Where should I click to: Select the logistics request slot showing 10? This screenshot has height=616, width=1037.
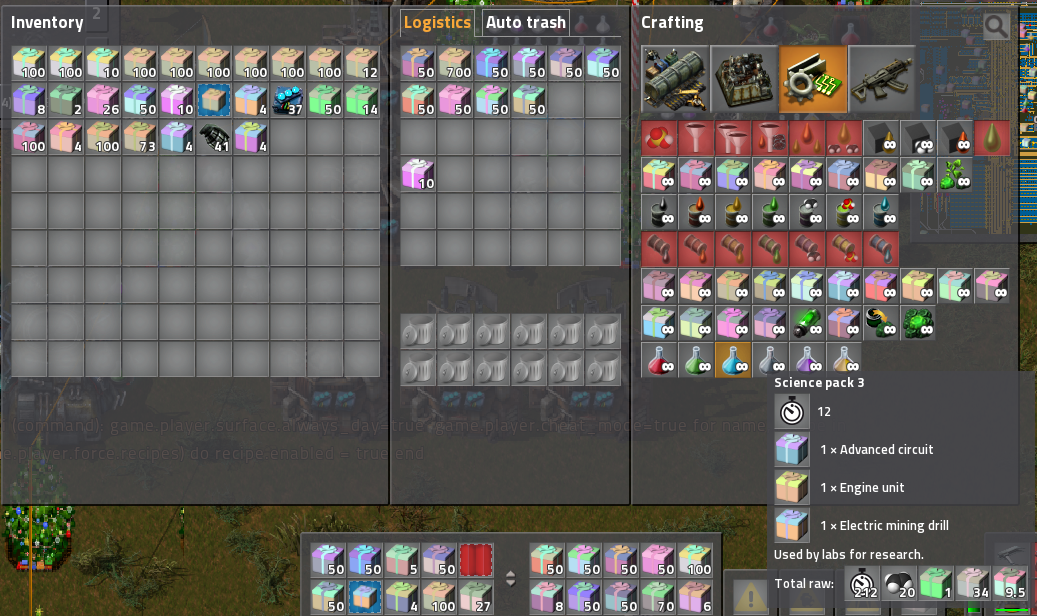pyautogui.click(x=418, y=174)
